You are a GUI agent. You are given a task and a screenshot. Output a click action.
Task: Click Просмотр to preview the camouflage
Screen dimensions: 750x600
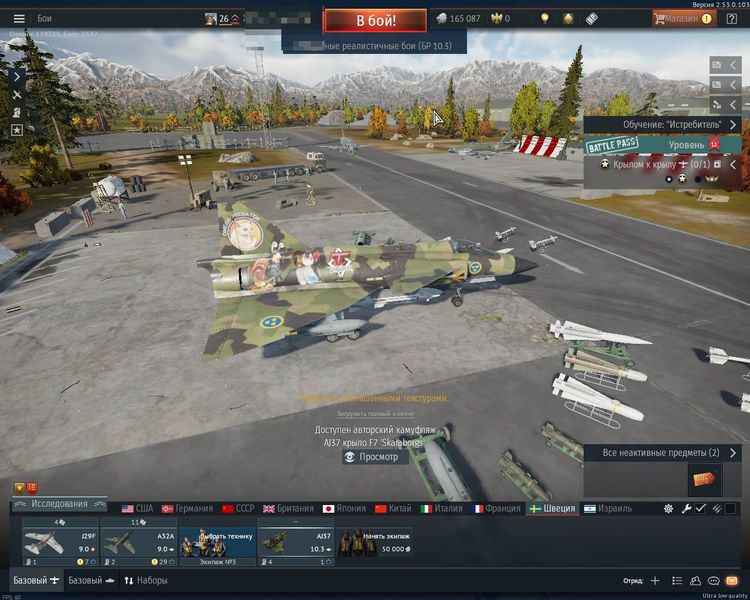pyautogui.click(x=372, y=457)
